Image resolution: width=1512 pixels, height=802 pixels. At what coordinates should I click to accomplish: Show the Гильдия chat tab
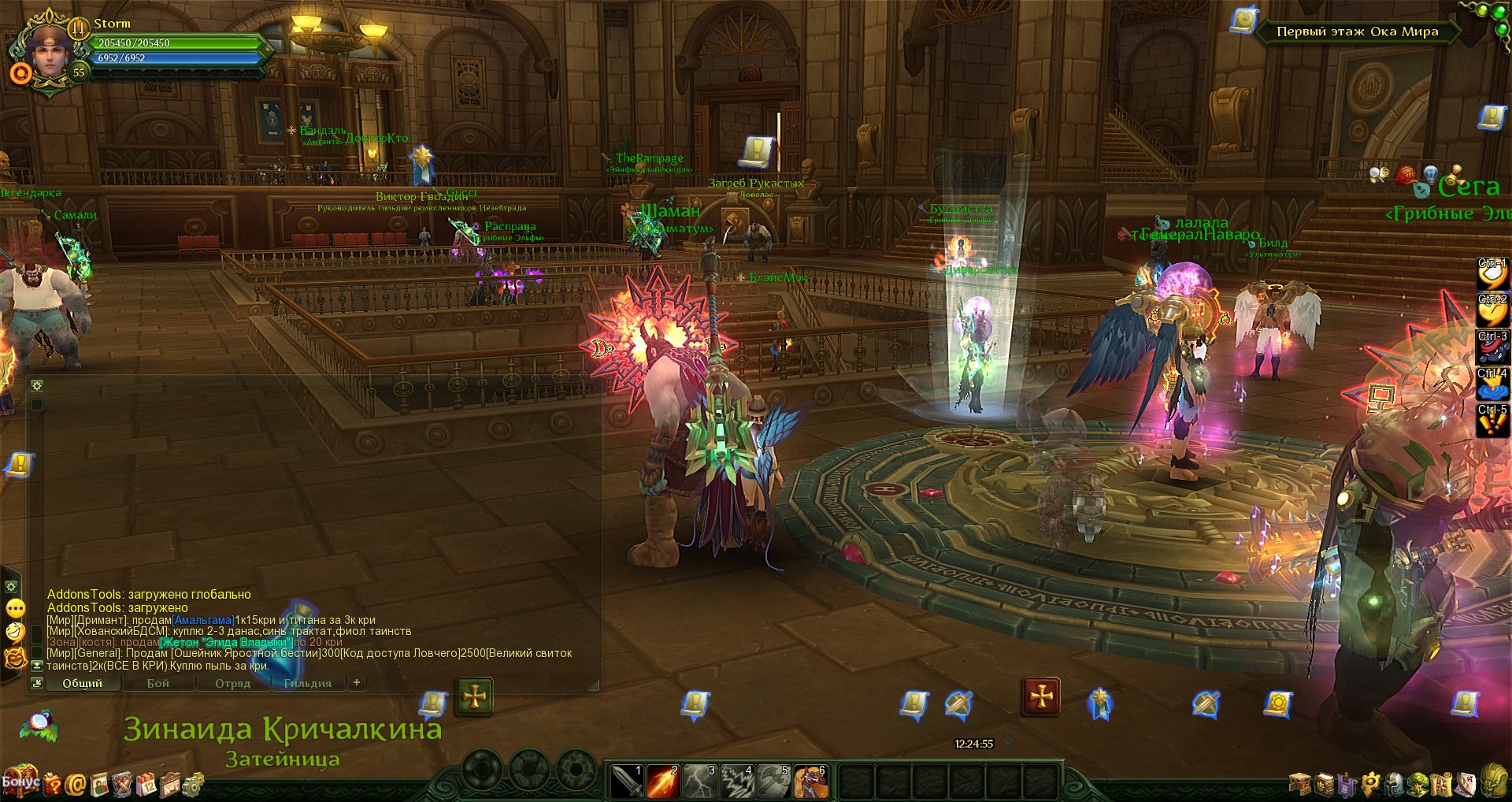pos(307,683)
